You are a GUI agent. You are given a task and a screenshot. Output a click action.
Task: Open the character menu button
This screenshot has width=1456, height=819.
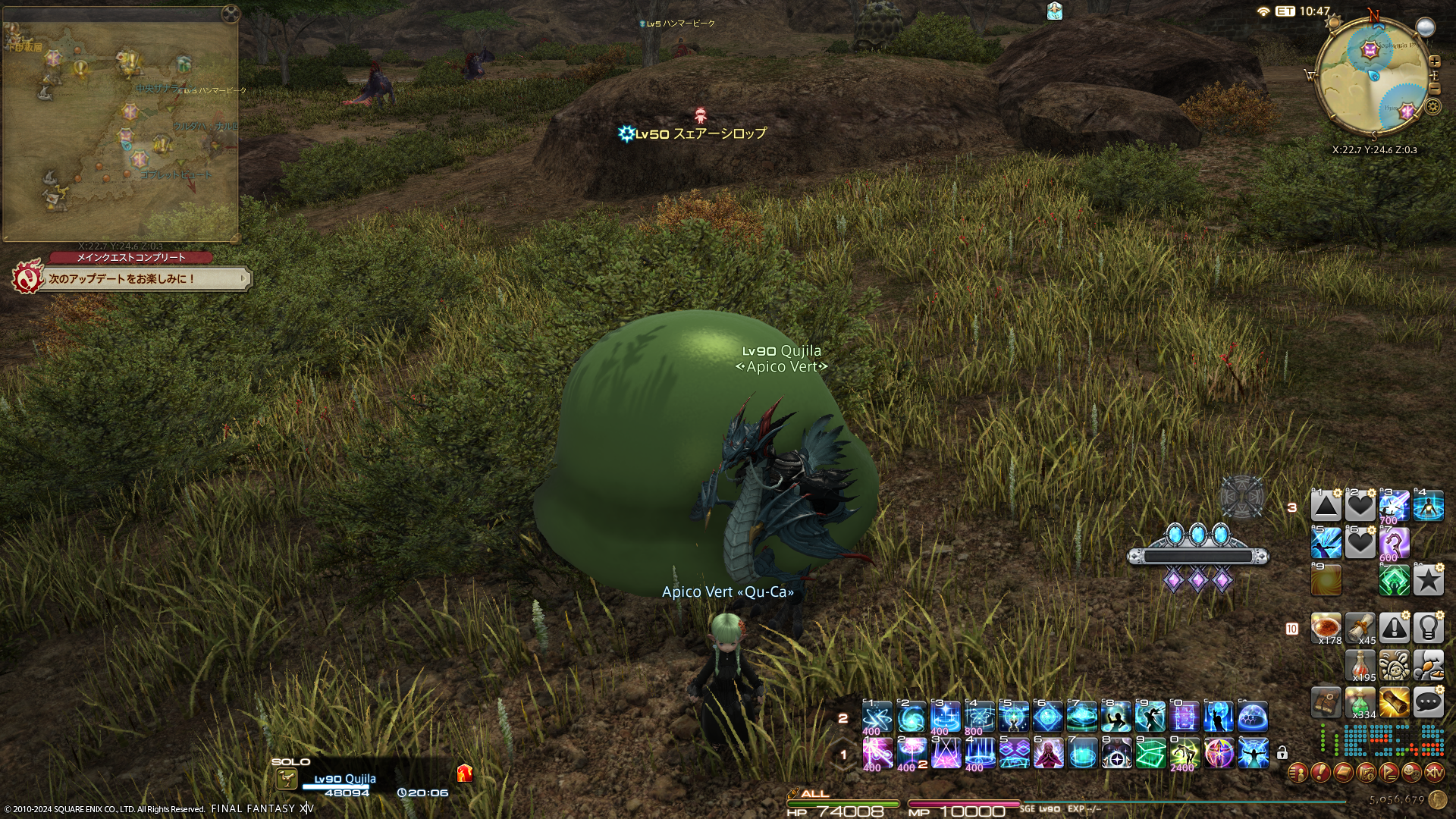1298,773
